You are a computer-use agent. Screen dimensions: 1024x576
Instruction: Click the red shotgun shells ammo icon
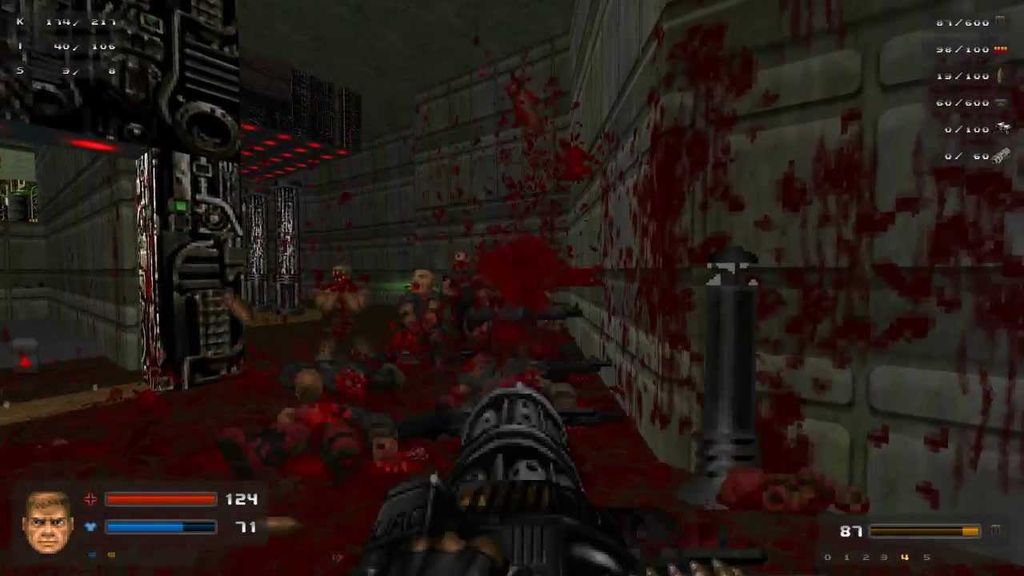coord(1001,49)
